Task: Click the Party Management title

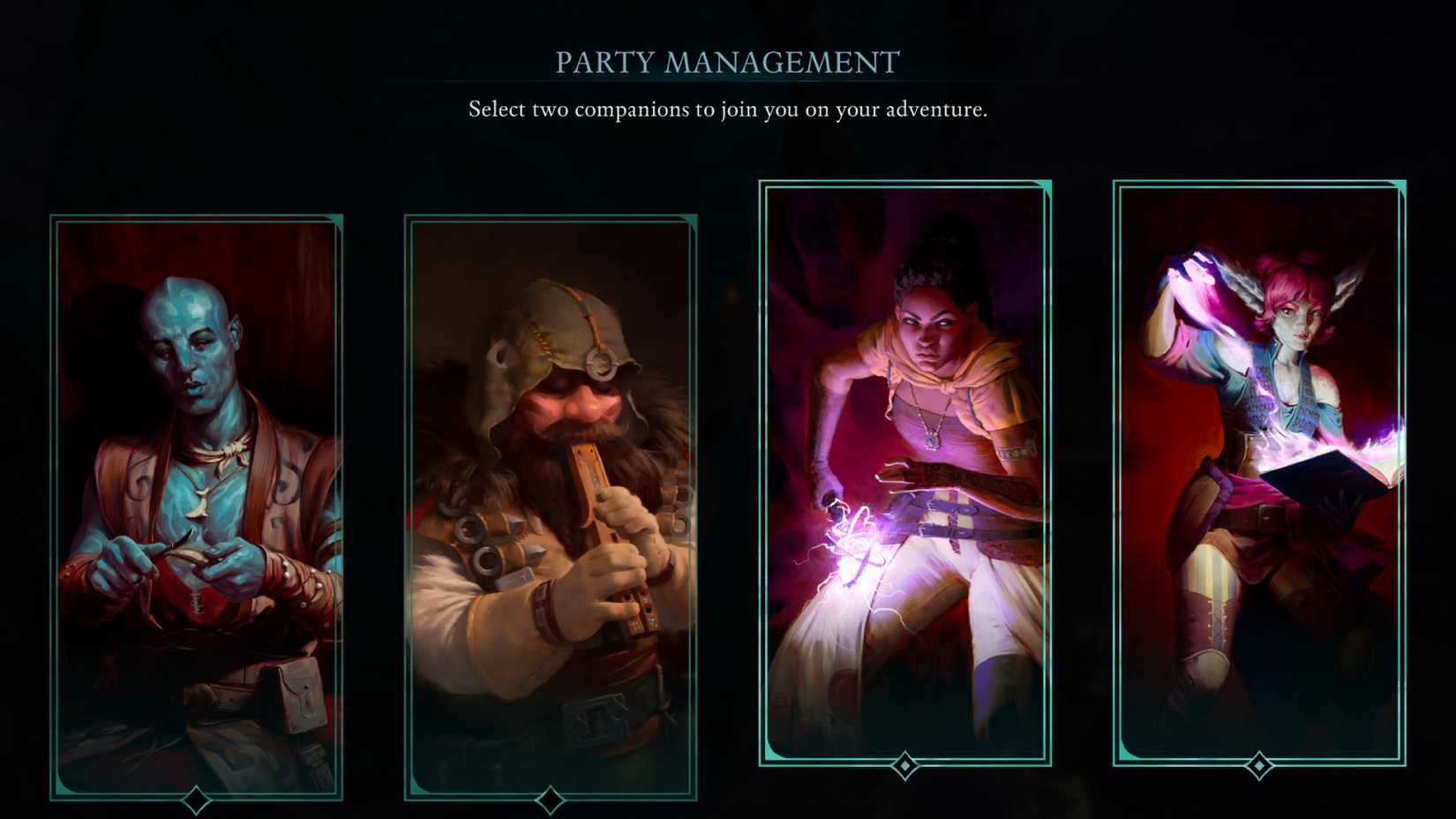Action: pyautogui.click(x=726, y=62)
